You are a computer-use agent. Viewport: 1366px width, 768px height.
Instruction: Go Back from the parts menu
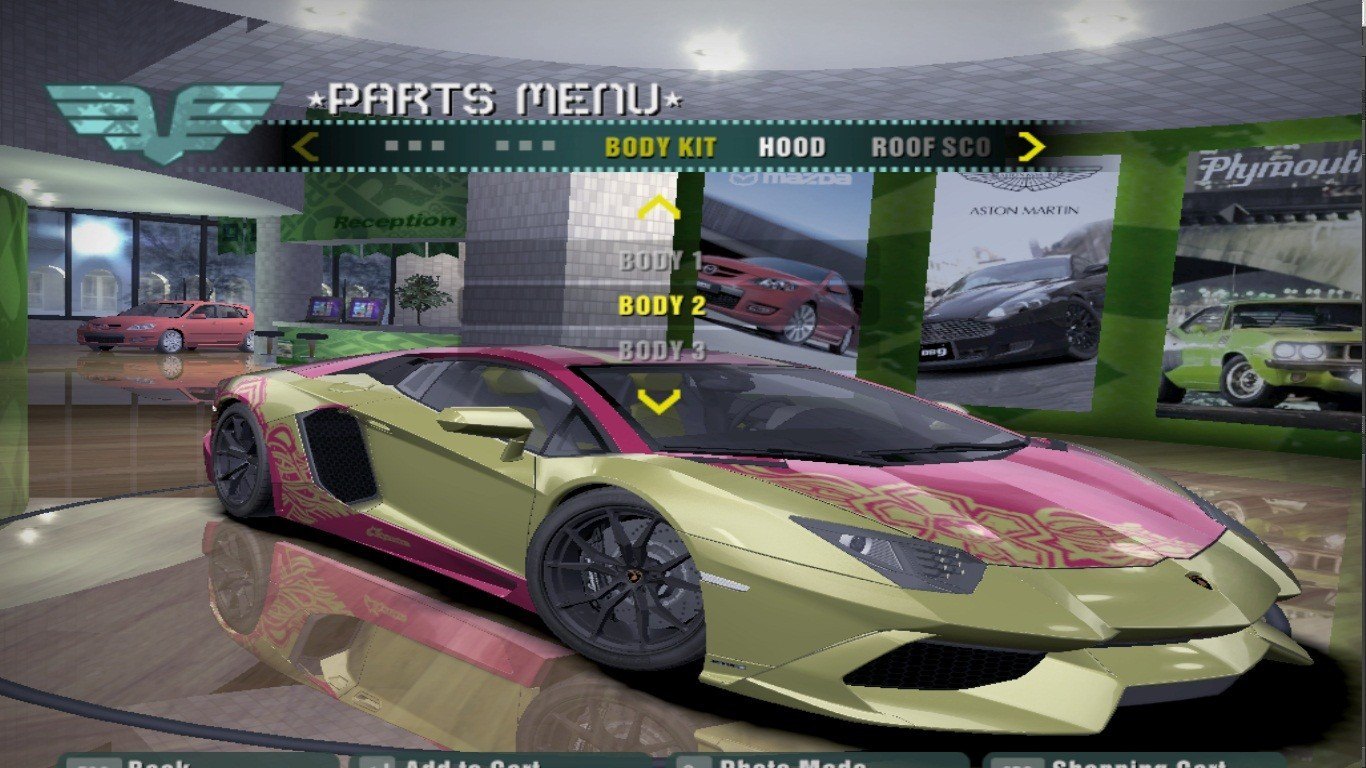[x=150, y=762]
